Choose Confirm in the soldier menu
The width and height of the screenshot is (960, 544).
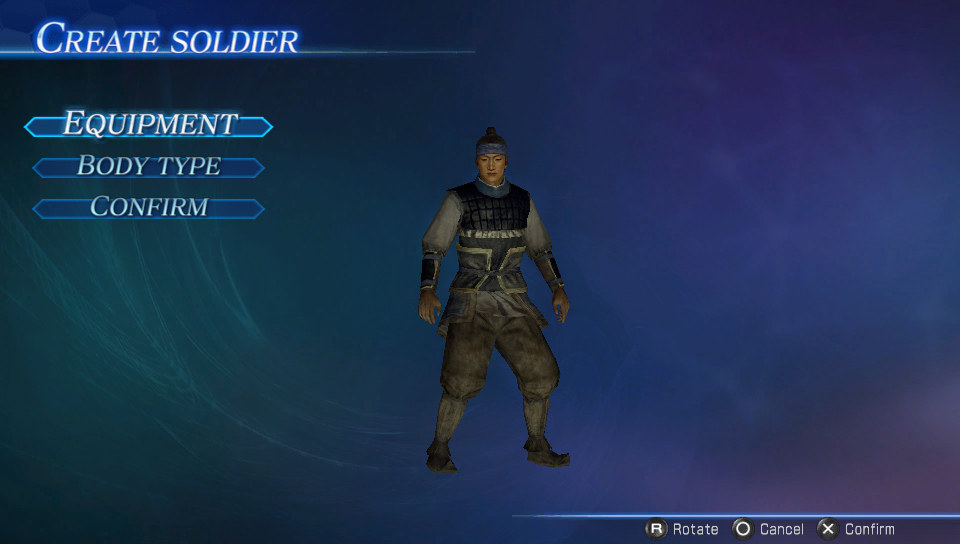coord(149,208)
